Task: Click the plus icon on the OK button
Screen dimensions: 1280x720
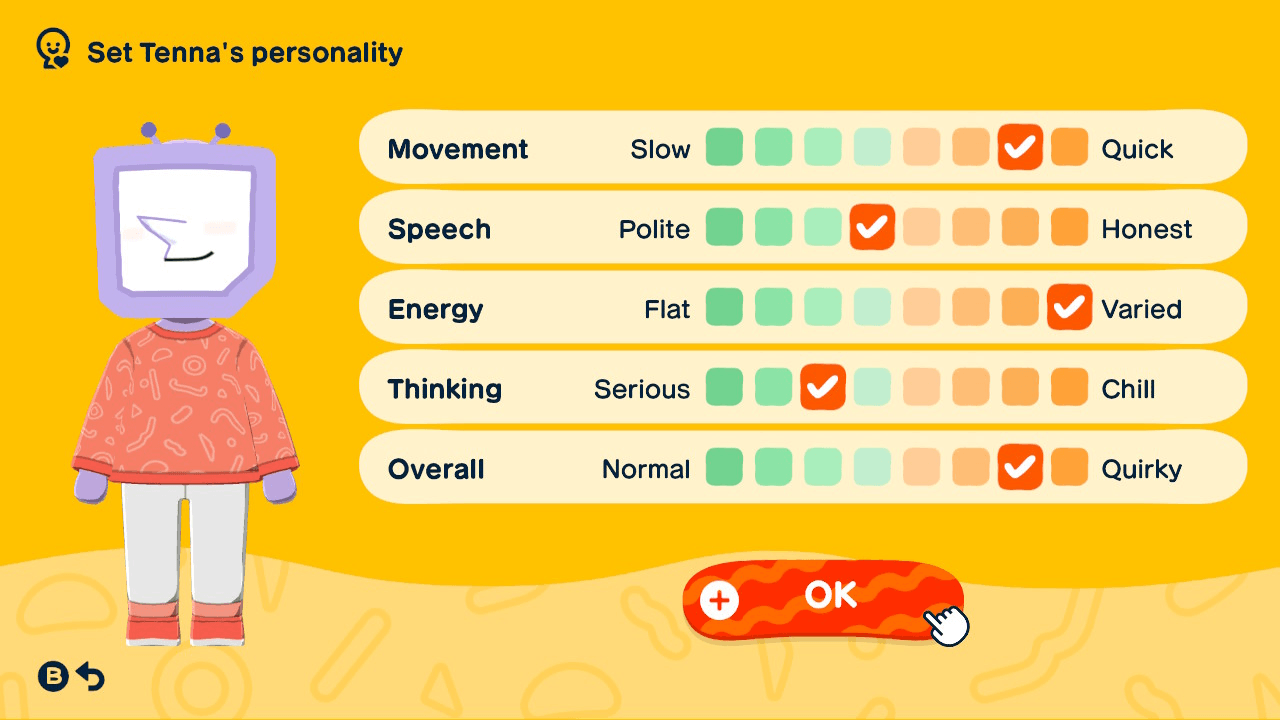Action: click(x=718, y=601)
